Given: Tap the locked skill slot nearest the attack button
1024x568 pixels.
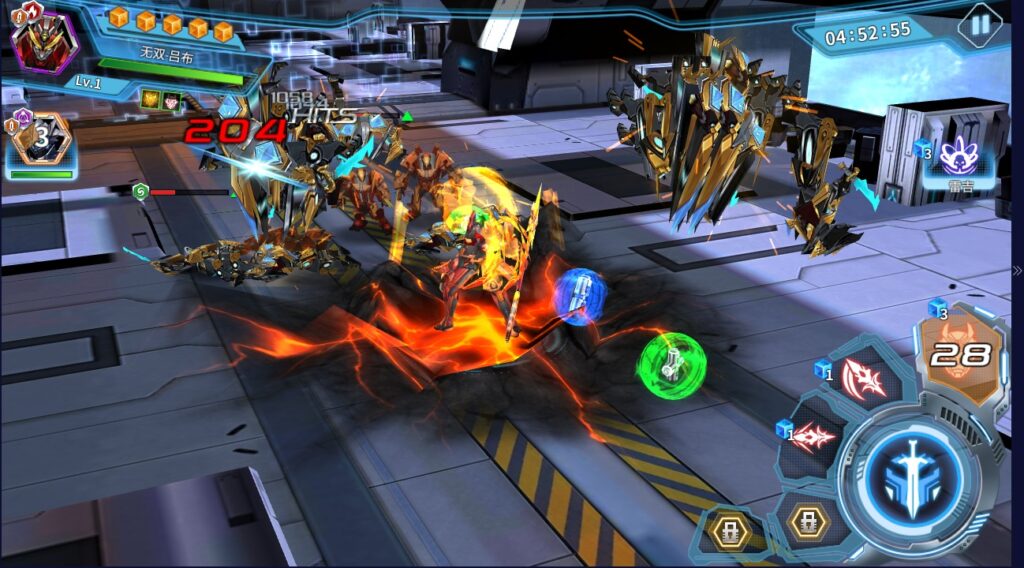Looking at the screenshot, I should 807,522.
